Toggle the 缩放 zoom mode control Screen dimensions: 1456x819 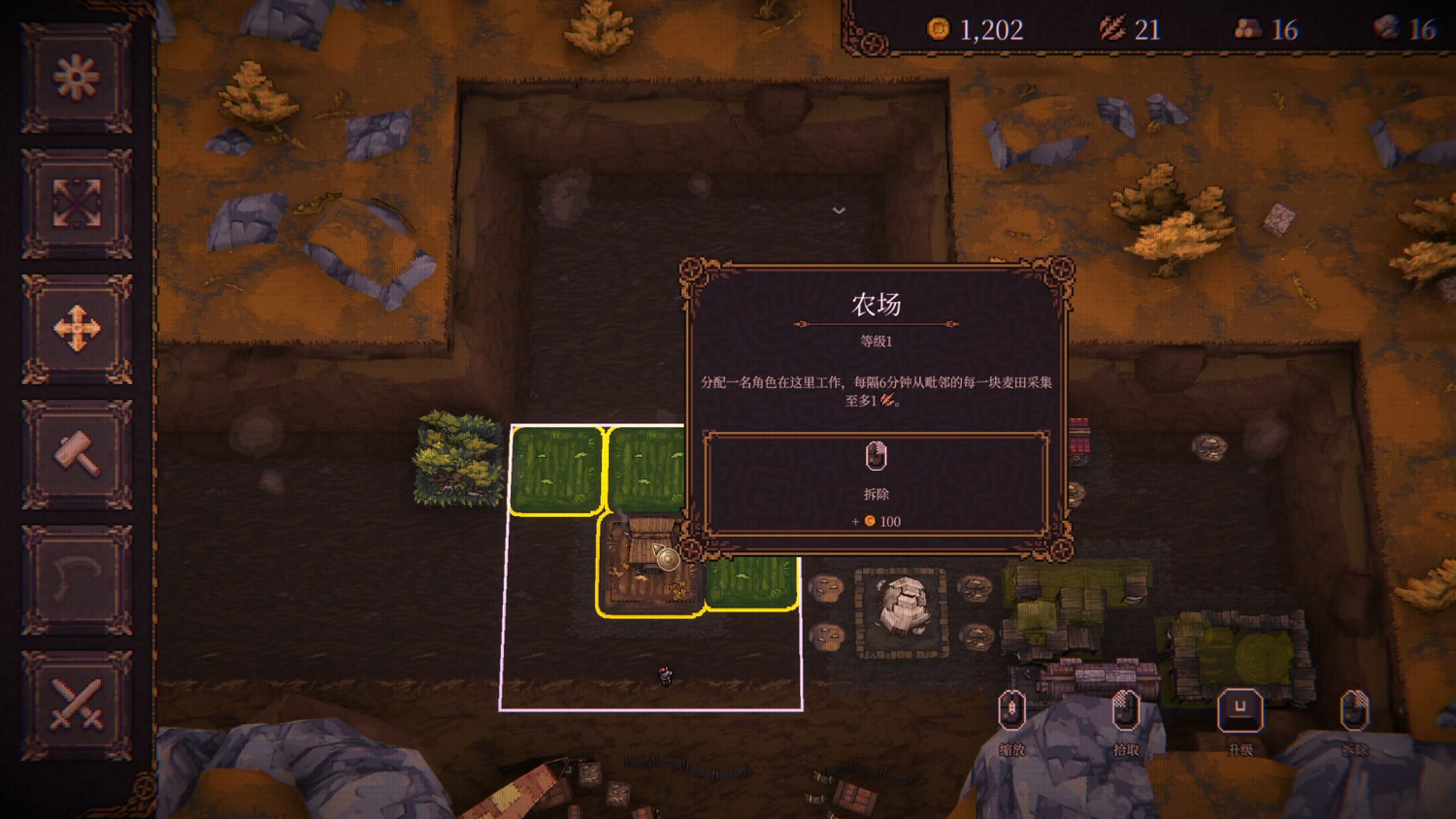pyautogui.click(x=1012, y=712)
